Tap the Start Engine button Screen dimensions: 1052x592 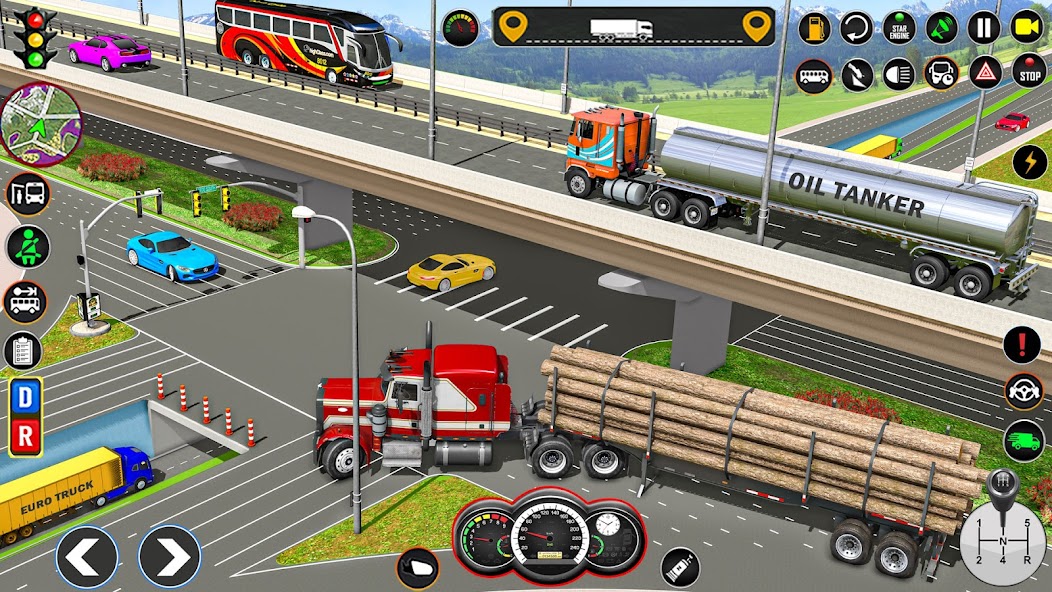click(x=899, y=27)
